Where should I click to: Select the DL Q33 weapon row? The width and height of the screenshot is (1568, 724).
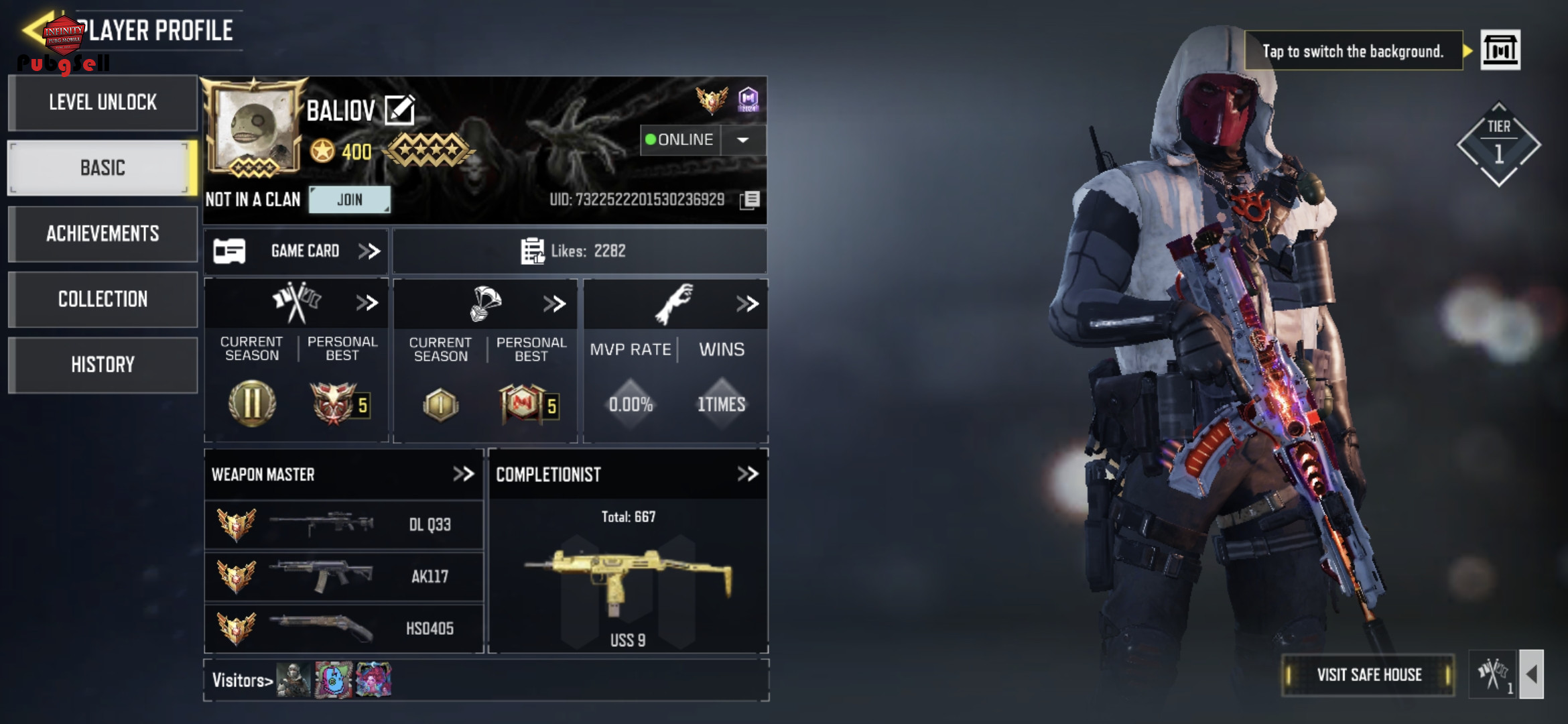[x=344, y=525]
